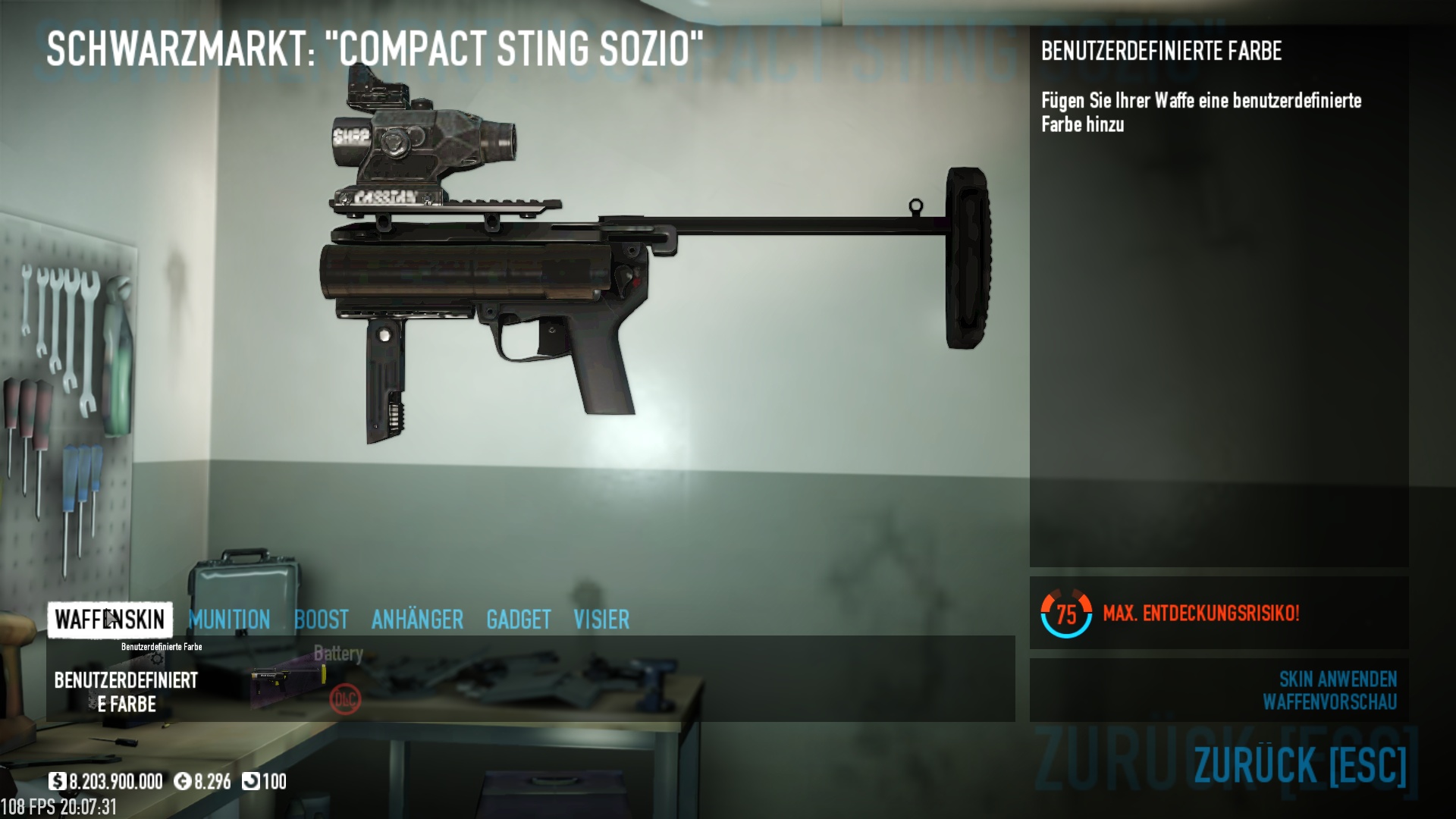Viewport: 1456px width, 819px height.
Task: Select the Waffenskin tab
Action: tap(110, 620)
